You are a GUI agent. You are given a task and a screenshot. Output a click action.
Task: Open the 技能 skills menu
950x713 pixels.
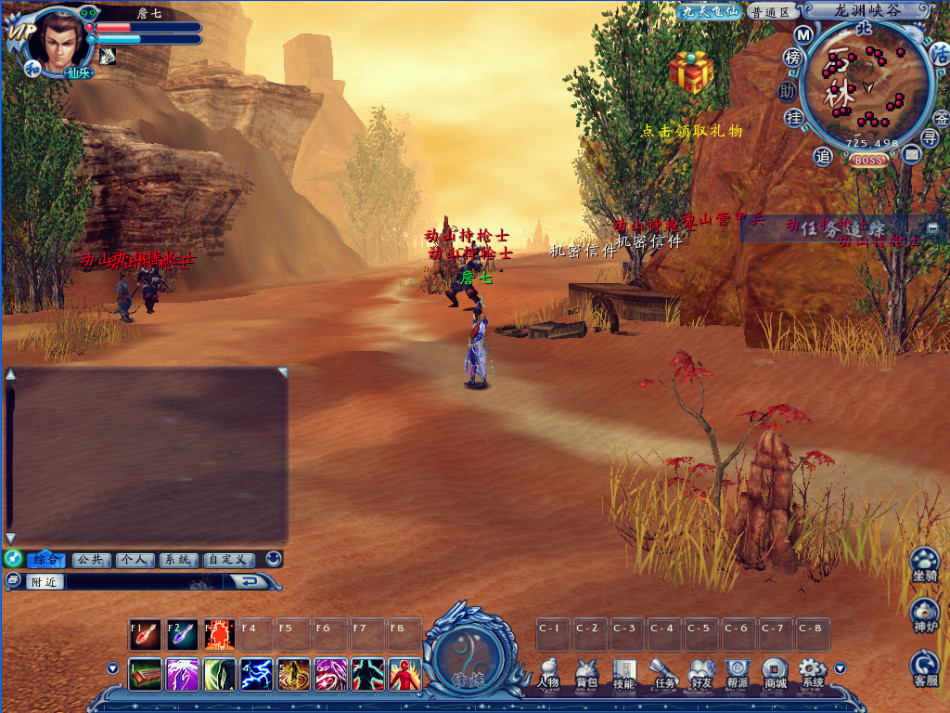[624, 673]
